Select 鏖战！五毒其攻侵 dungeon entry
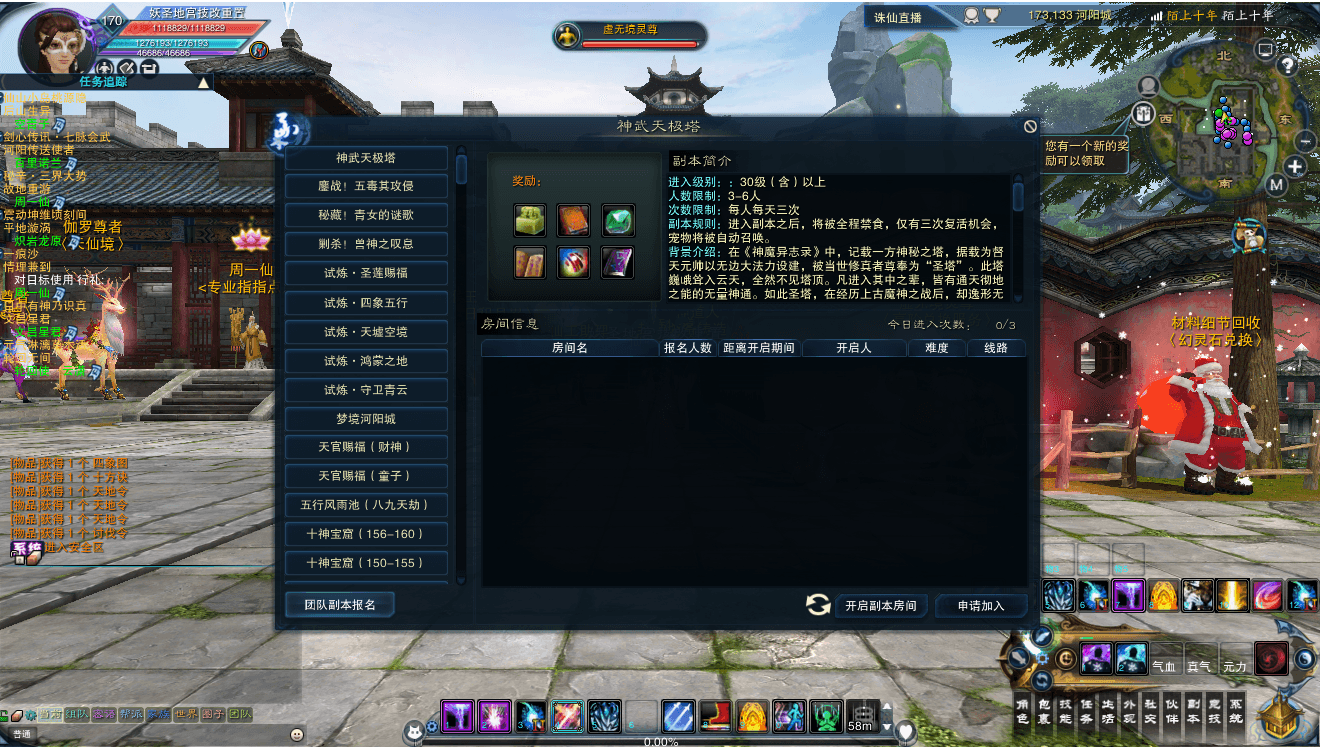The width and height of the screenshot is (1320, 747). coord(366,186)
